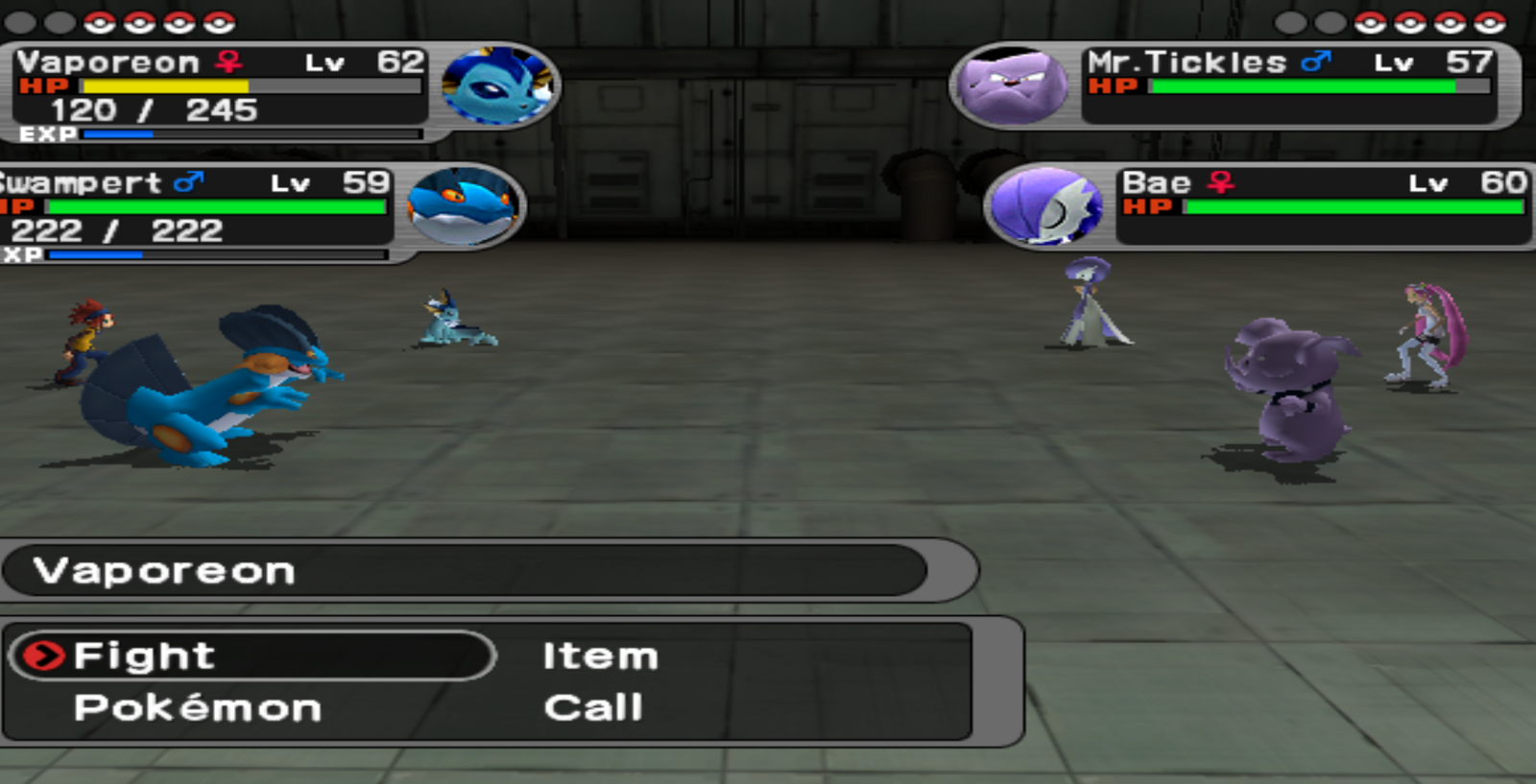Choose the Pokémon option

tap(197, 708)
